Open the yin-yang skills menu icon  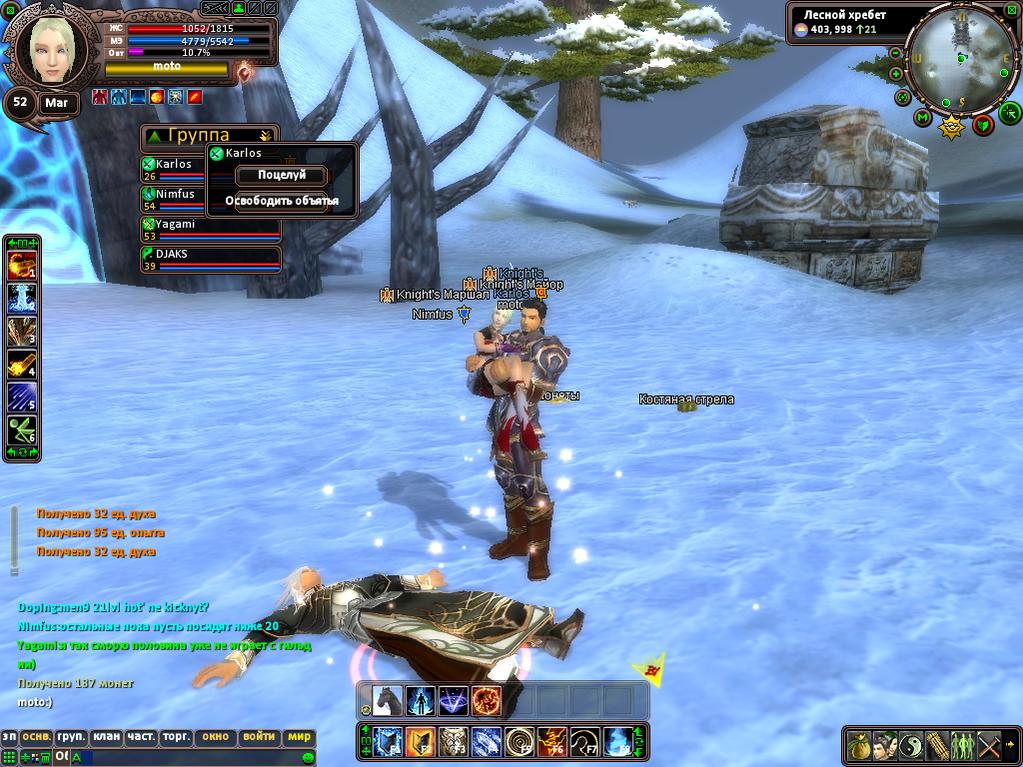point(911,745)
